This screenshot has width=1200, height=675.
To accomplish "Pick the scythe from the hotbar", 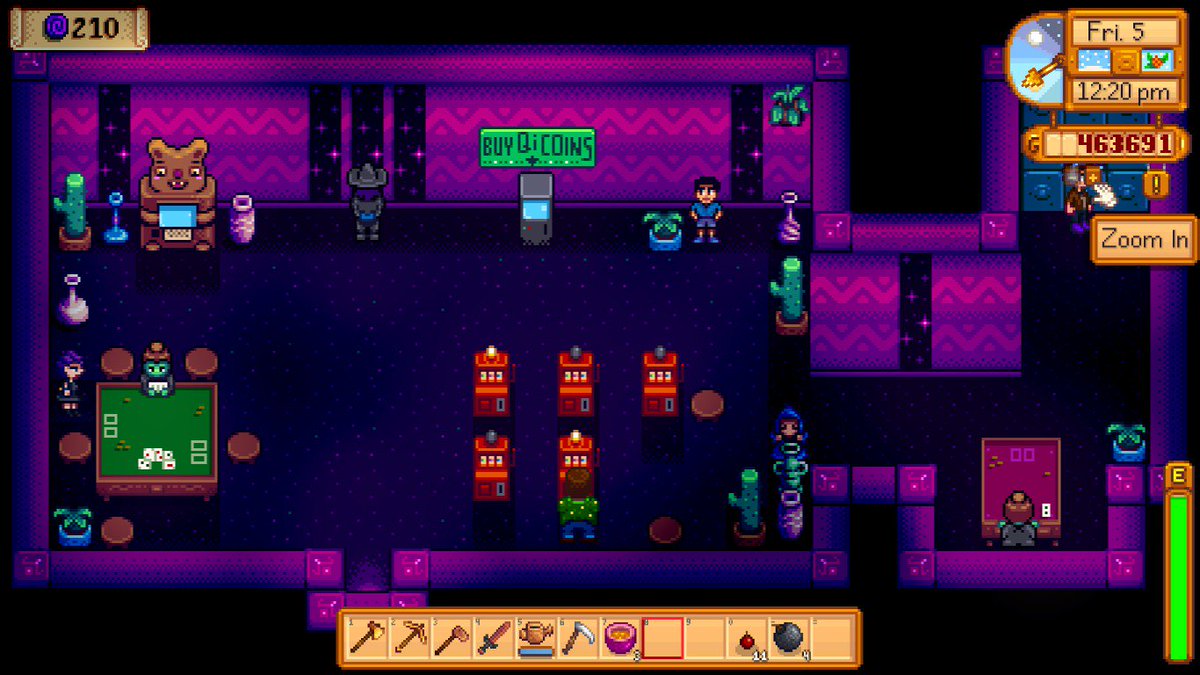I will pos(577,637).
